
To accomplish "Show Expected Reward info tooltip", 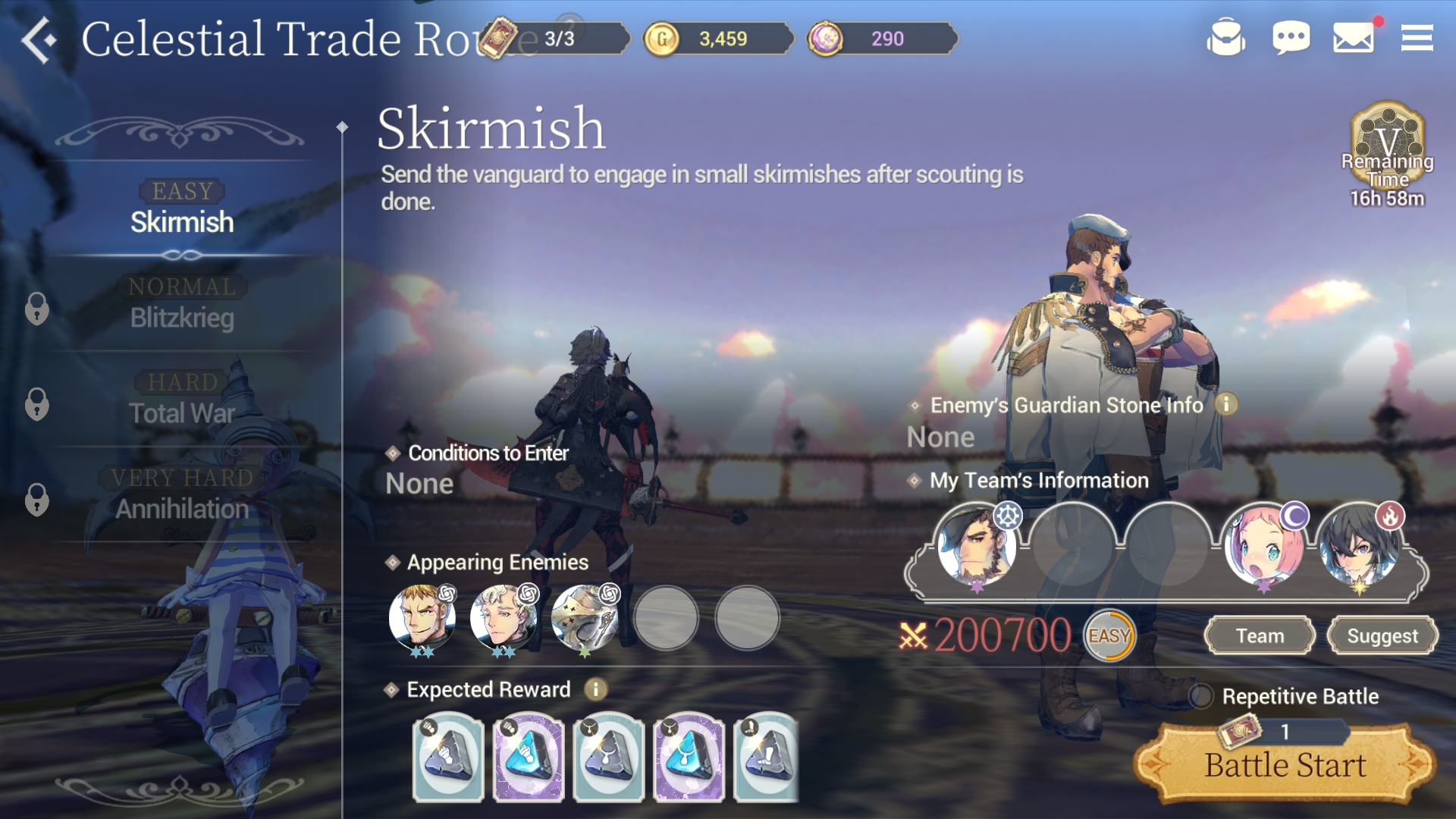I will point(596,689).
